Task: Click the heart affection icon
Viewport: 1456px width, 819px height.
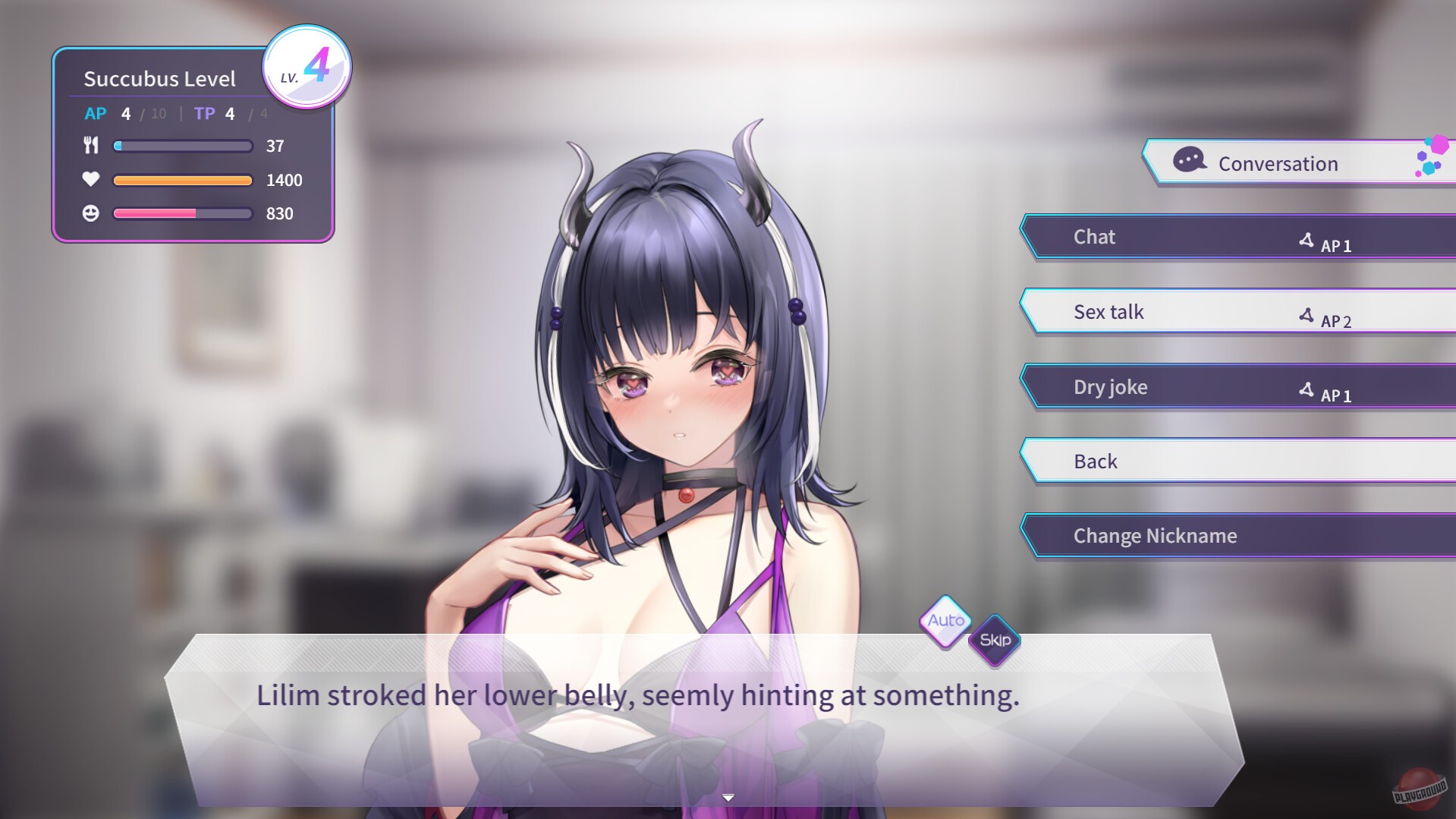Action: pyautogui.click(x=92, y=180)
